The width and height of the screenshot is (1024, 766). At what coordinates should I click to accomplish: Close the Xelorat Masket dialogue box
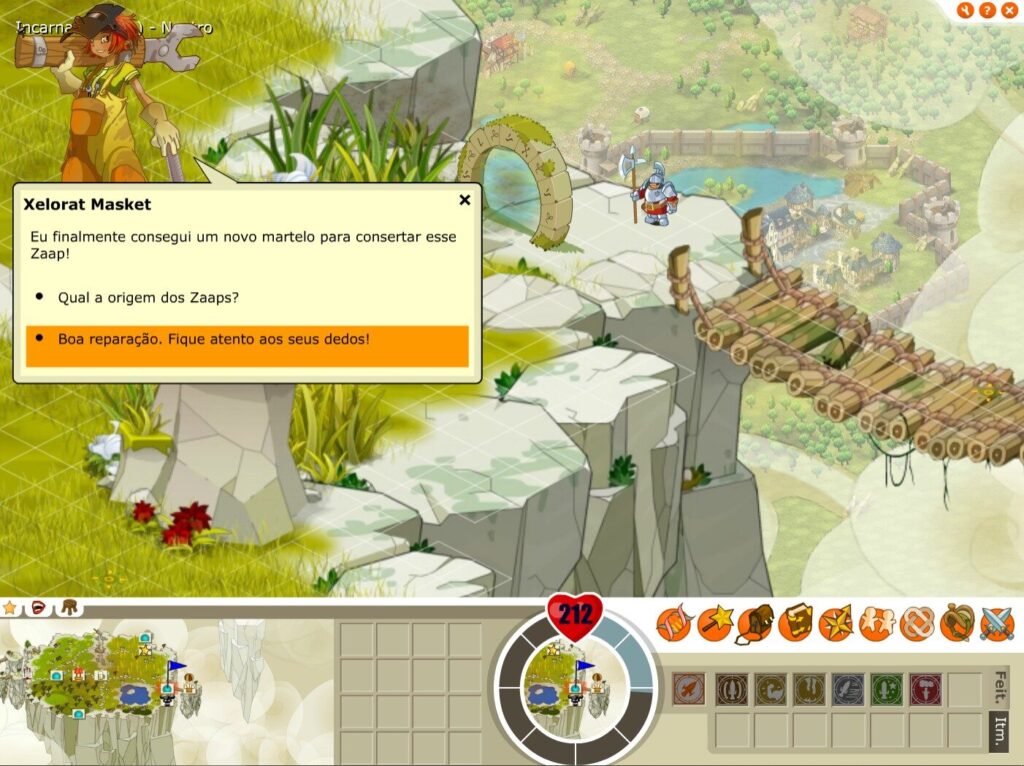click(x=464, y=200)
